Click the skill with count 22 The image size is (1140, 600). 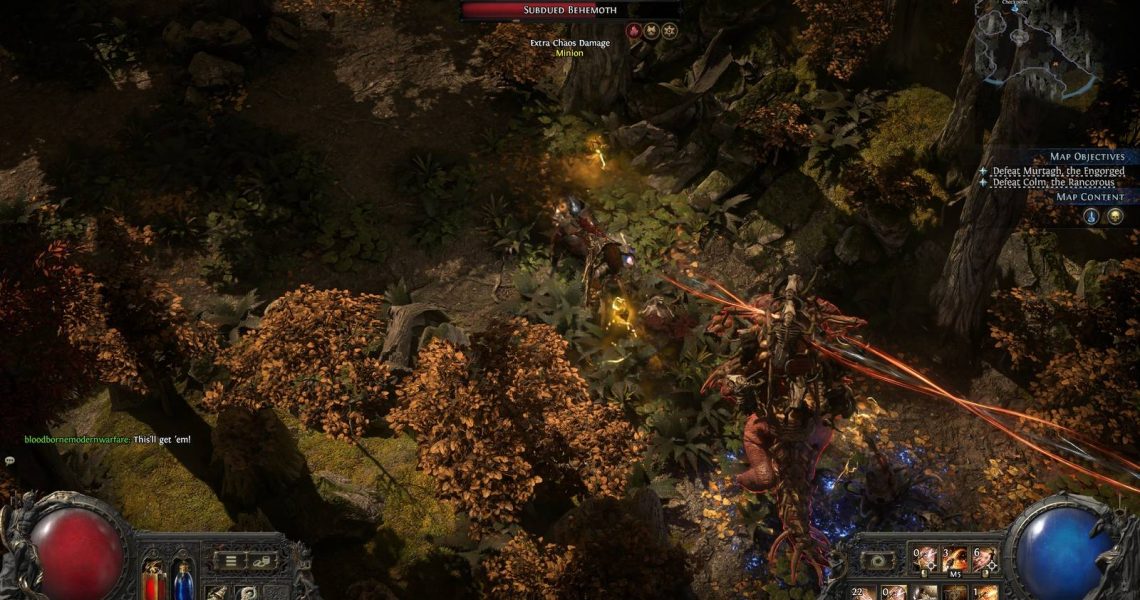click(x=862, y=593)
